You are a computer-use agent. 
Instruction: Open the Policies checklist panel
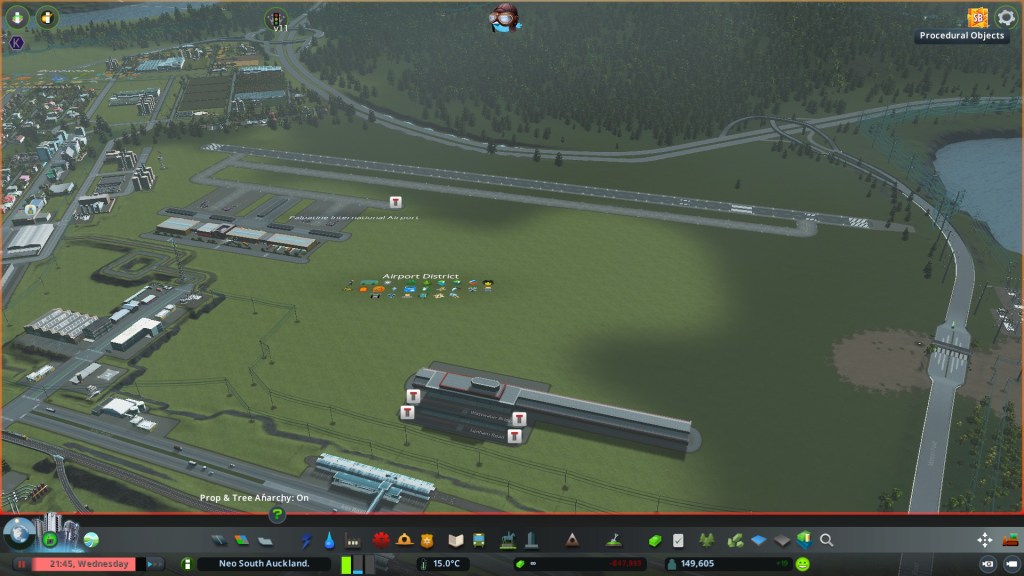(x=679, y=540)
